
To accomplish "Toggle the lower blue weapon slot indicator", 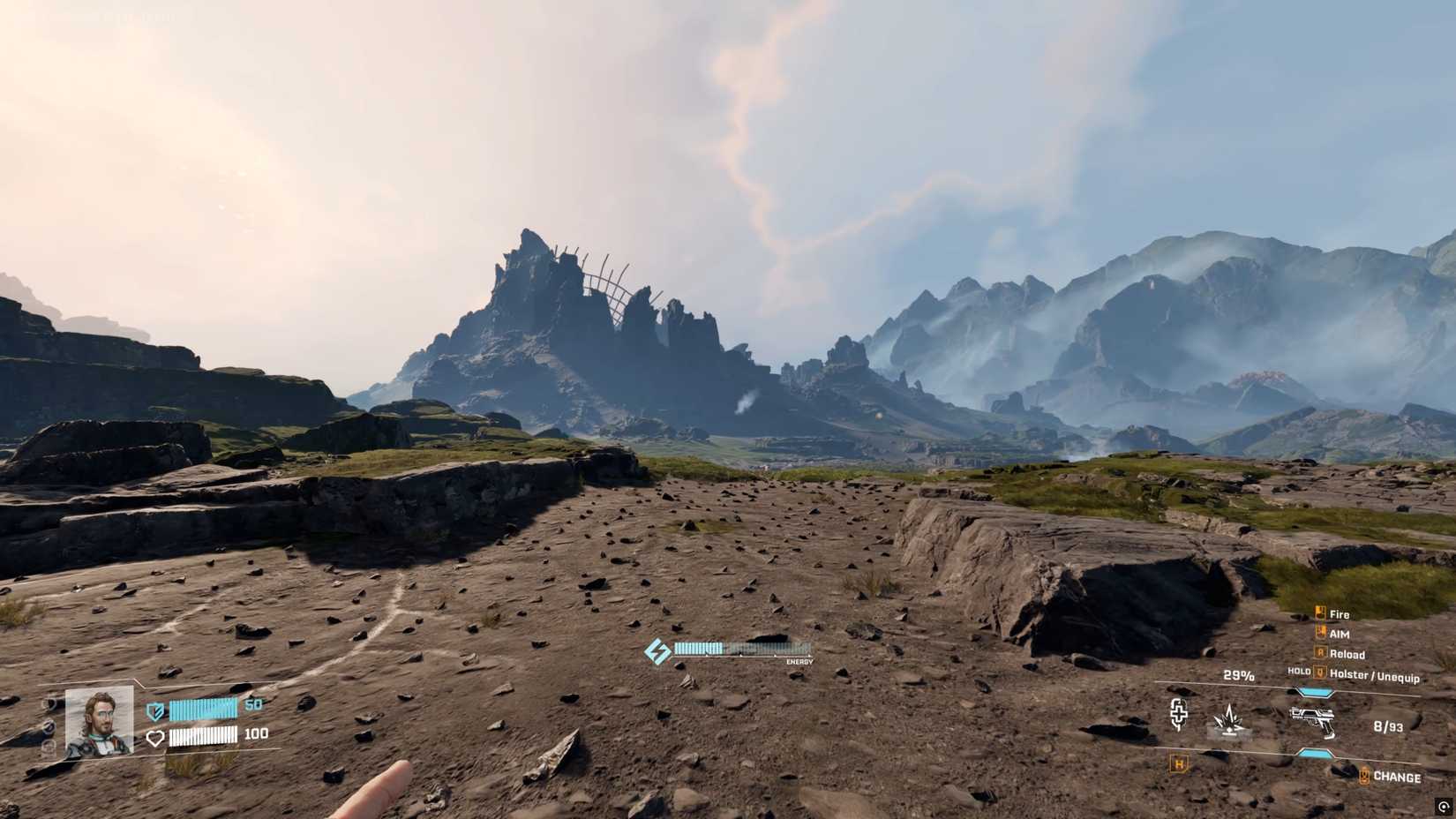I will pyautogui.click(x=1315, y=754).
